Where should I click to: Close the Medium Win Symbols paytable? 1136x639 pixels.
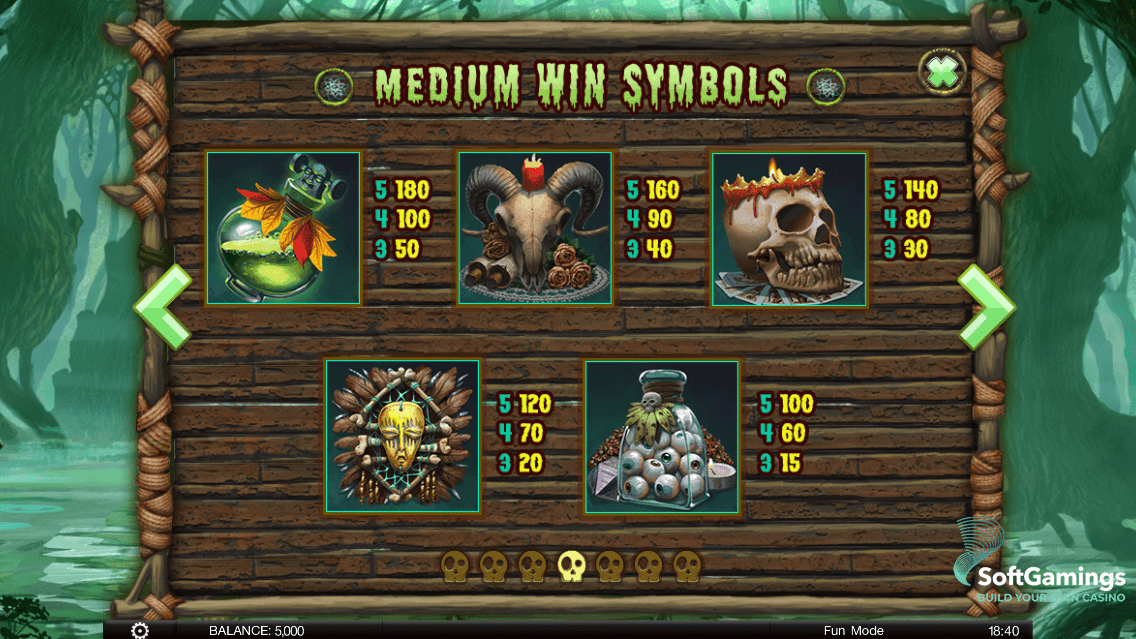point(942,73)
